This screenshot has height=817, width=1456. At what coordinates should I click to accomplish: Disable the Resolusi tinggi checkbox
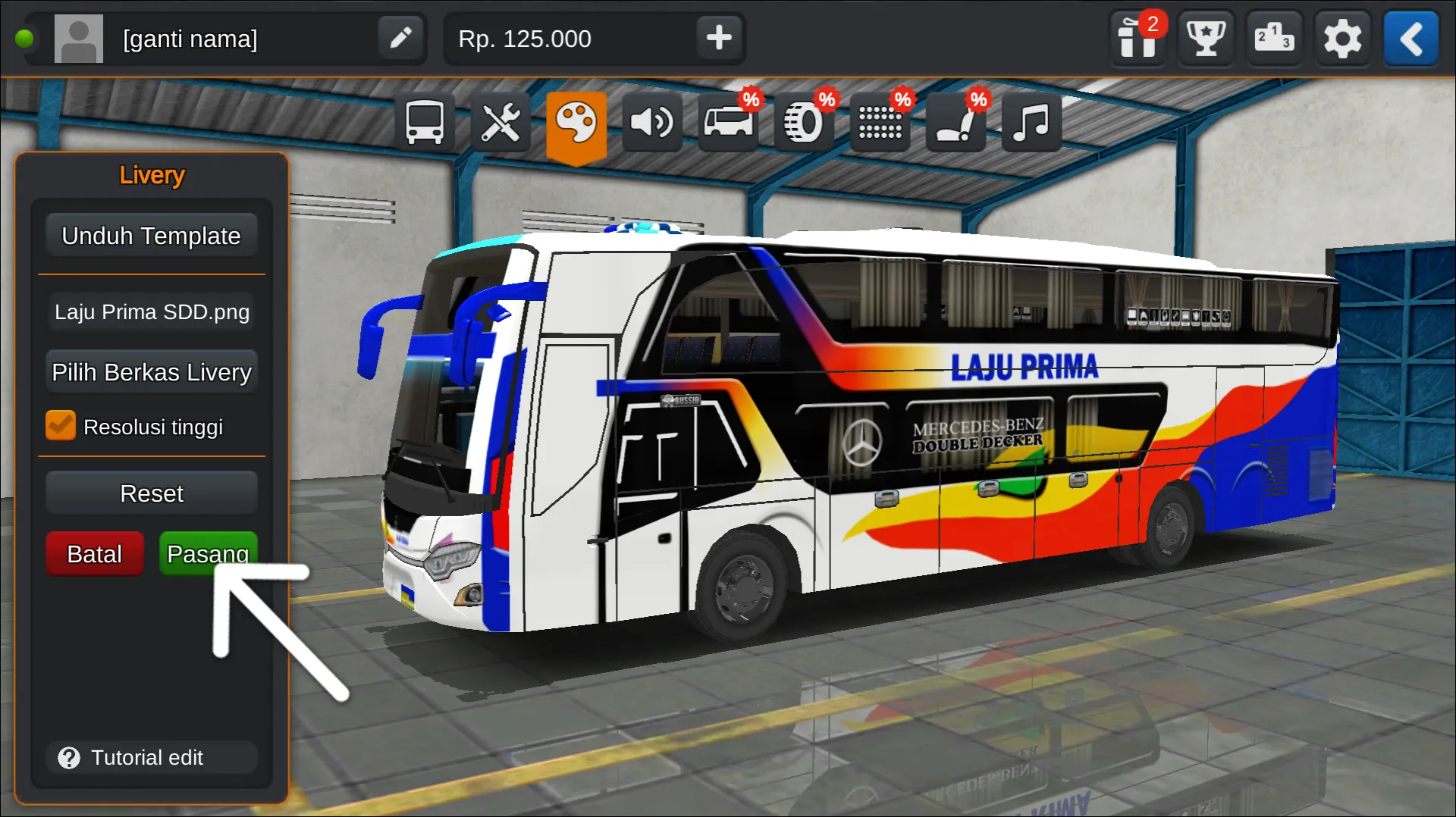click(x=61, y=425)
